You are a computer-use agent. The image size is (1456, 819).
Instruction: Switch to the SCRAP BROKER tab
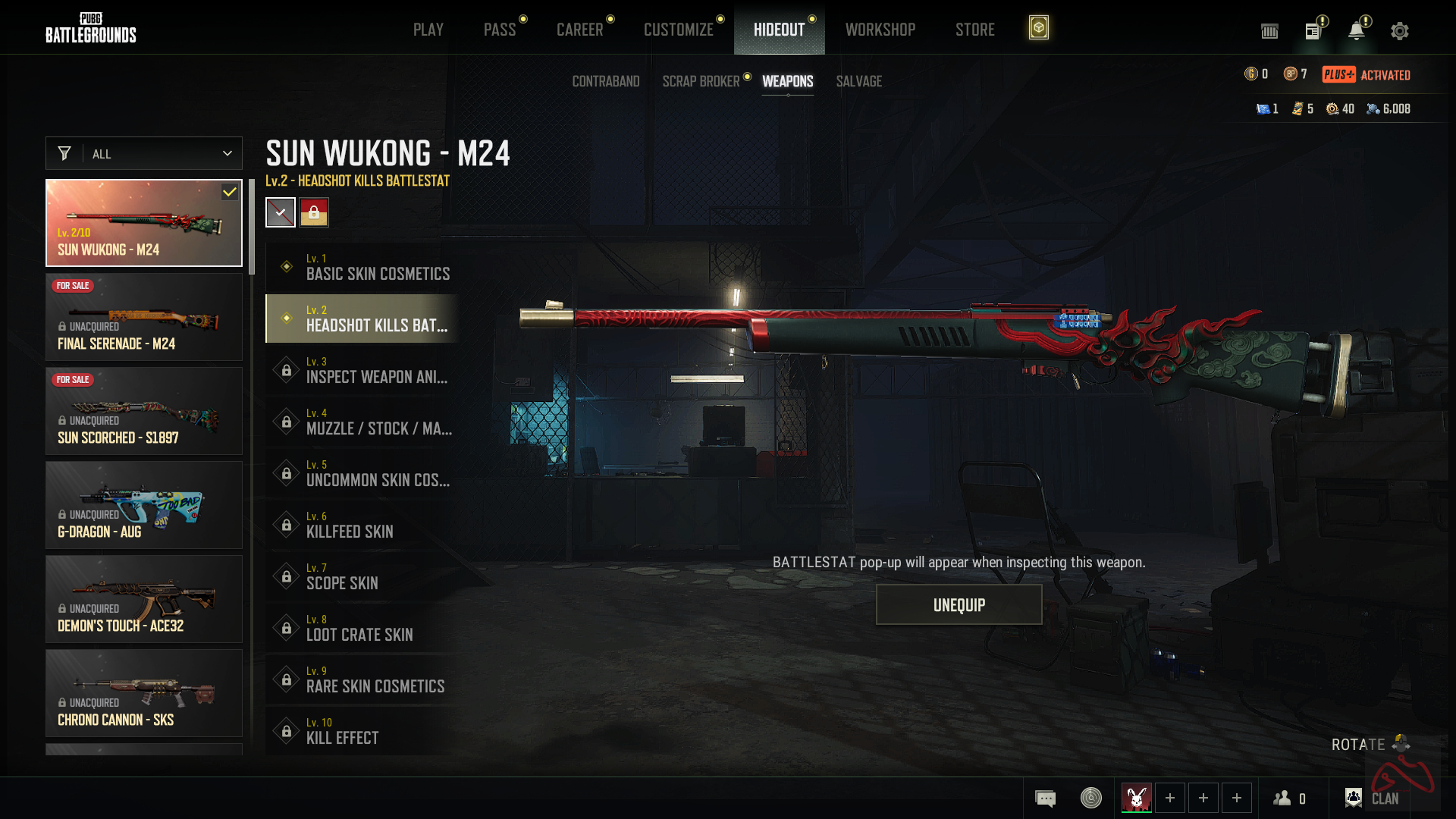pos(701,81)
